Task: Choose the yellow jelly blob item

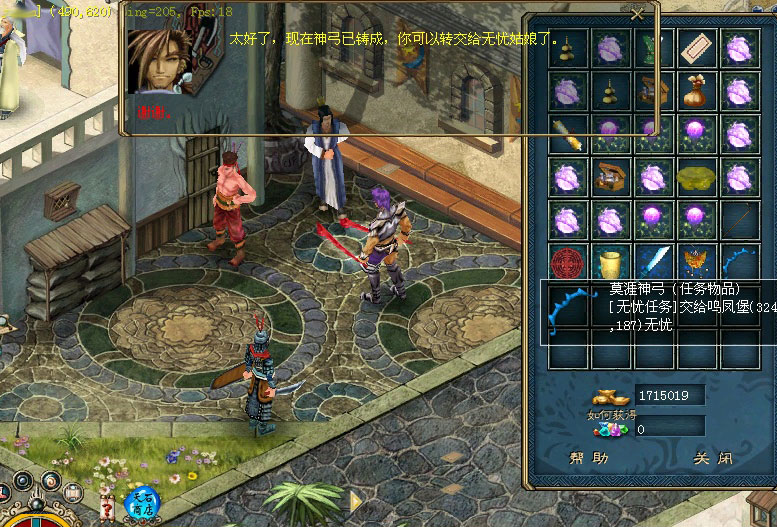Action: (696, 177)
